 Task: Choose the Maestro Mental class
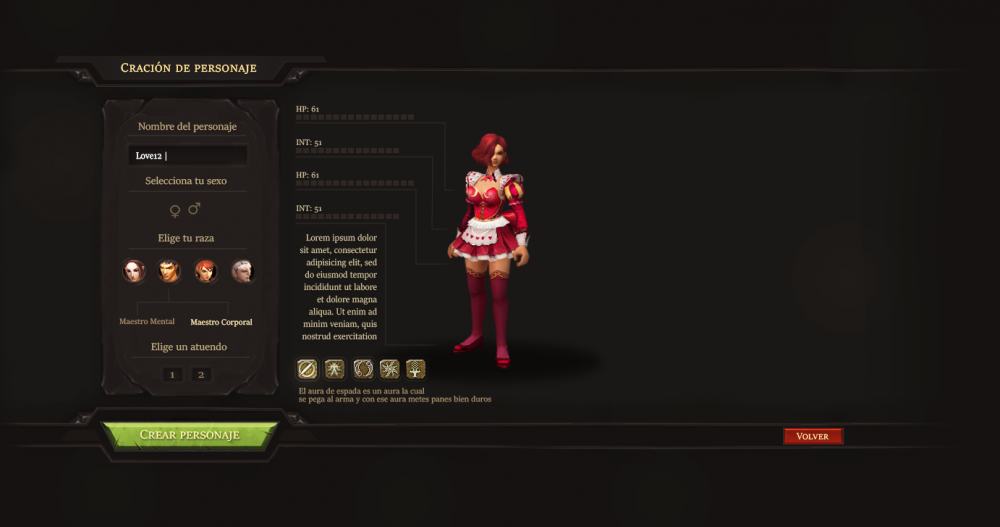[x=147, y=321]
